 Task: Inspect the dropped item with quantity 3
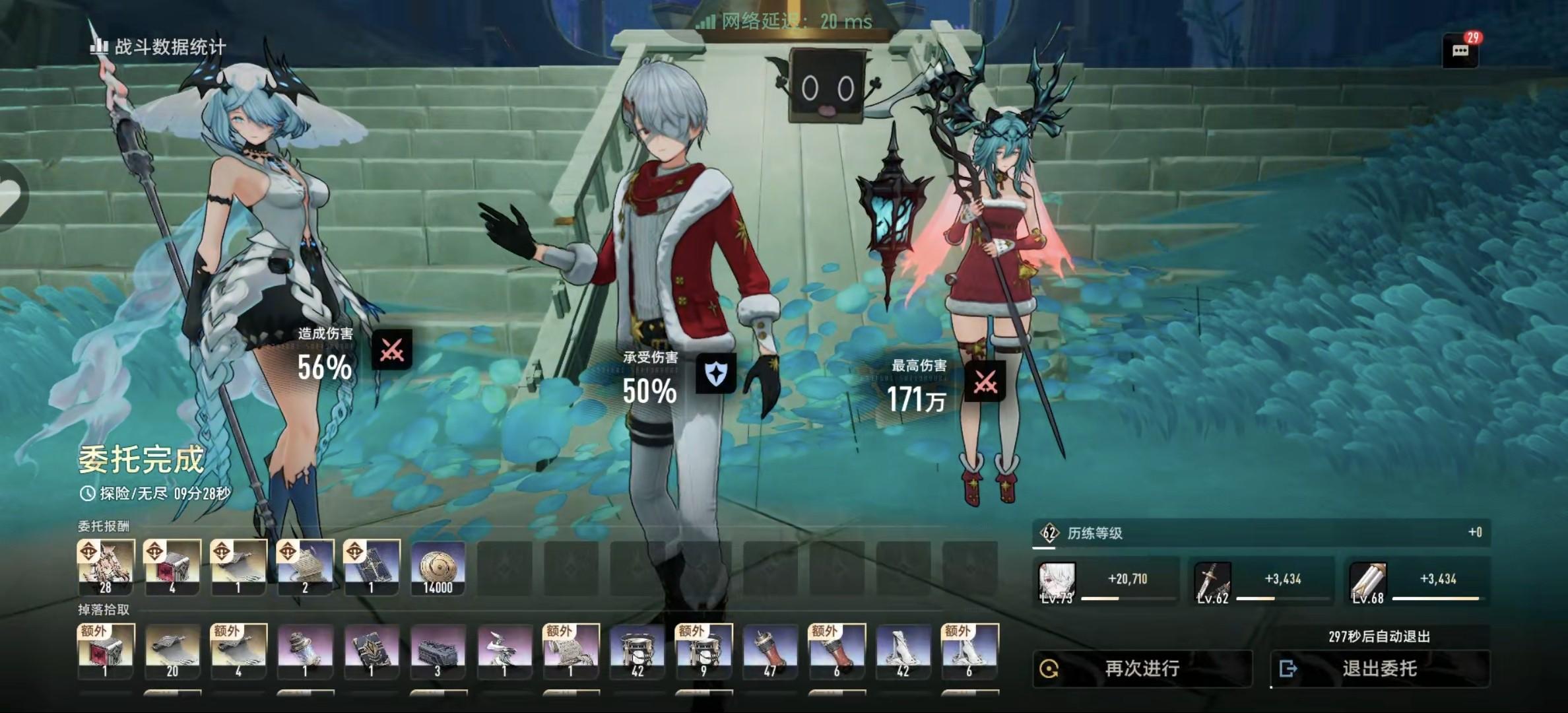click(438, 652)
